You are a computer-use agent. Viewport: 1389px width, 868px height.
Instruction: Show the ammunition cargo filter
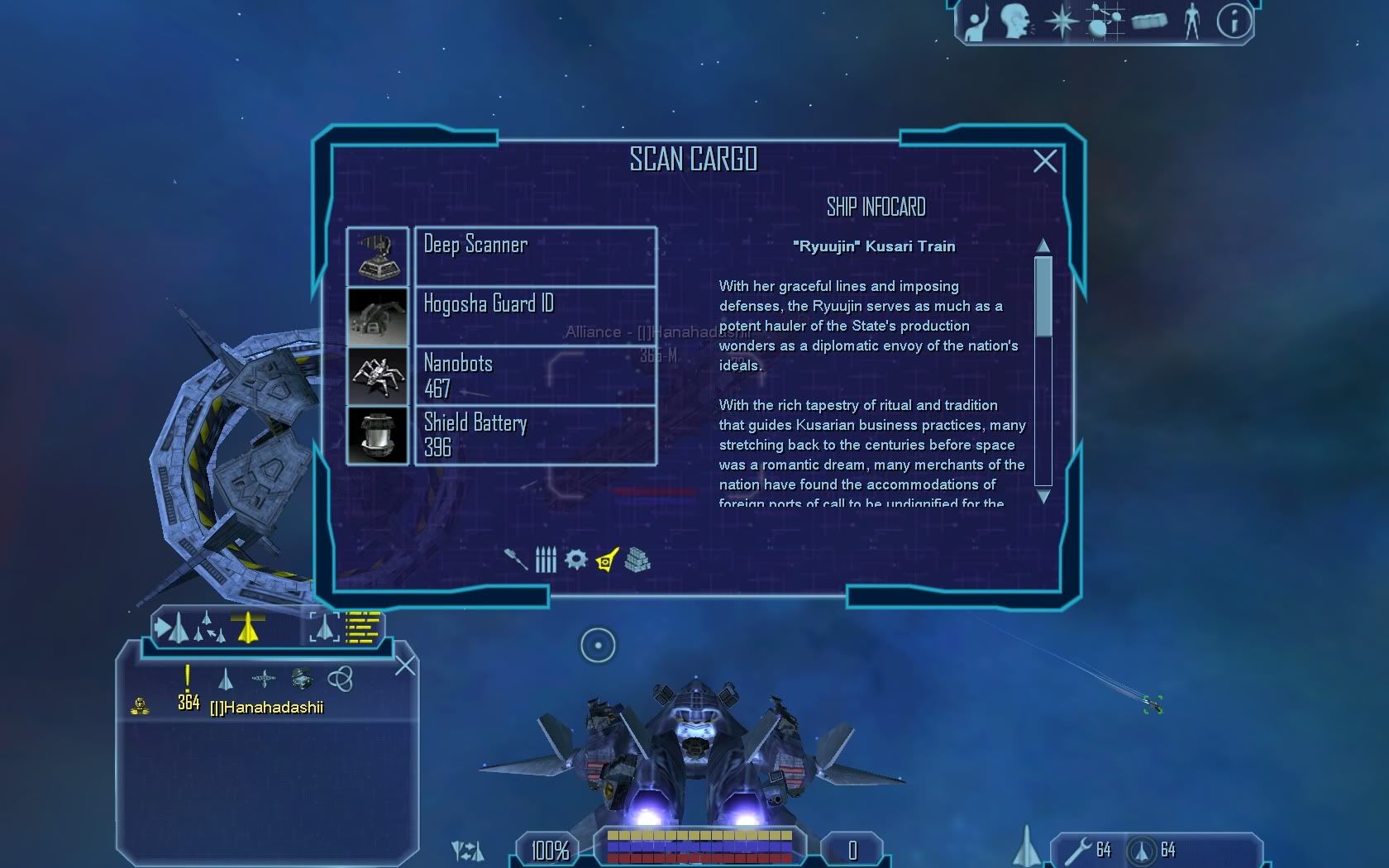coord(546,560)
